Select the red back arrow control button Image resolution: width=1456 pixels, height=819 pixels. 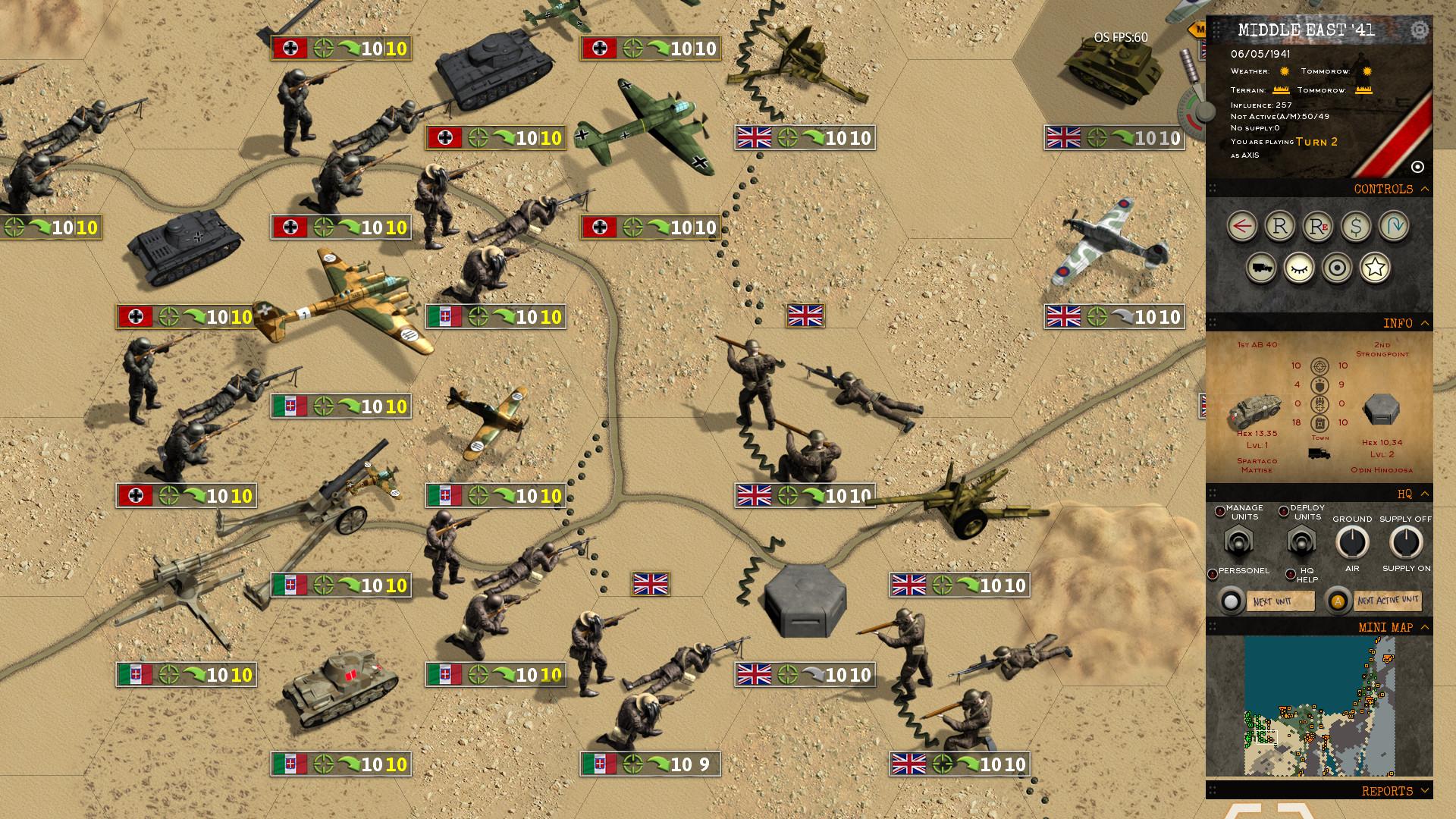click(1241, 226)
